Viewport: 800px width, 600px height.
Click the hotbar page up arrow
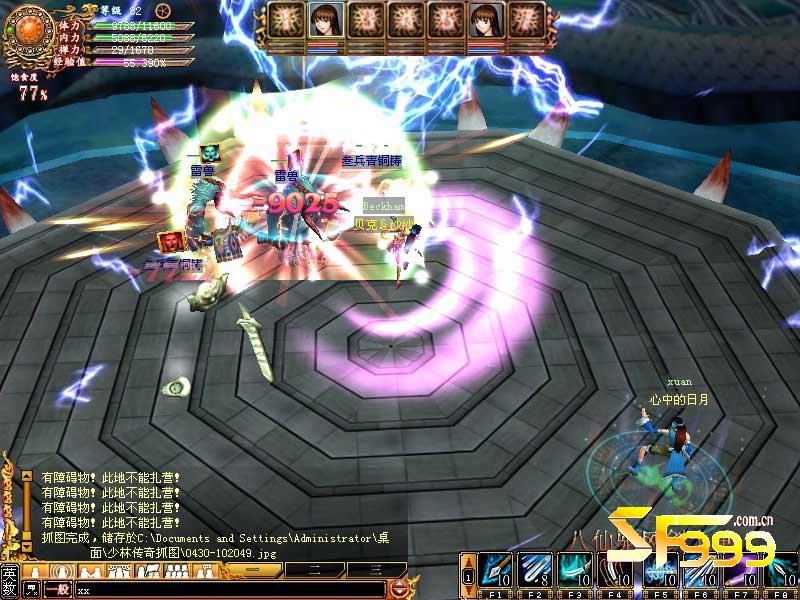point(468,560)
